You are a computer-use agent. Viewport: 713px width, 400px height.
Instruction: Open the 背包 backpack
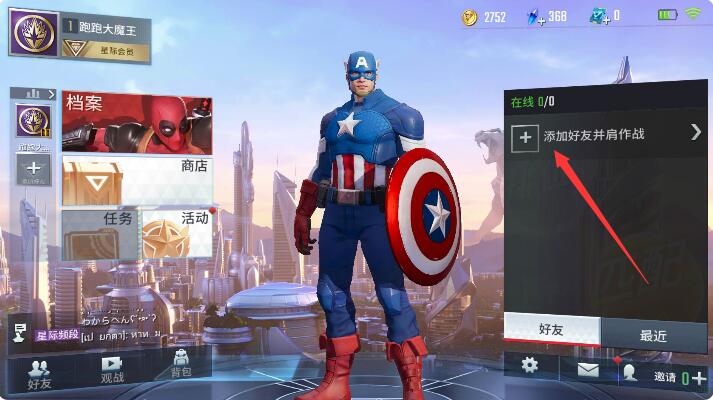coord(181,365)
